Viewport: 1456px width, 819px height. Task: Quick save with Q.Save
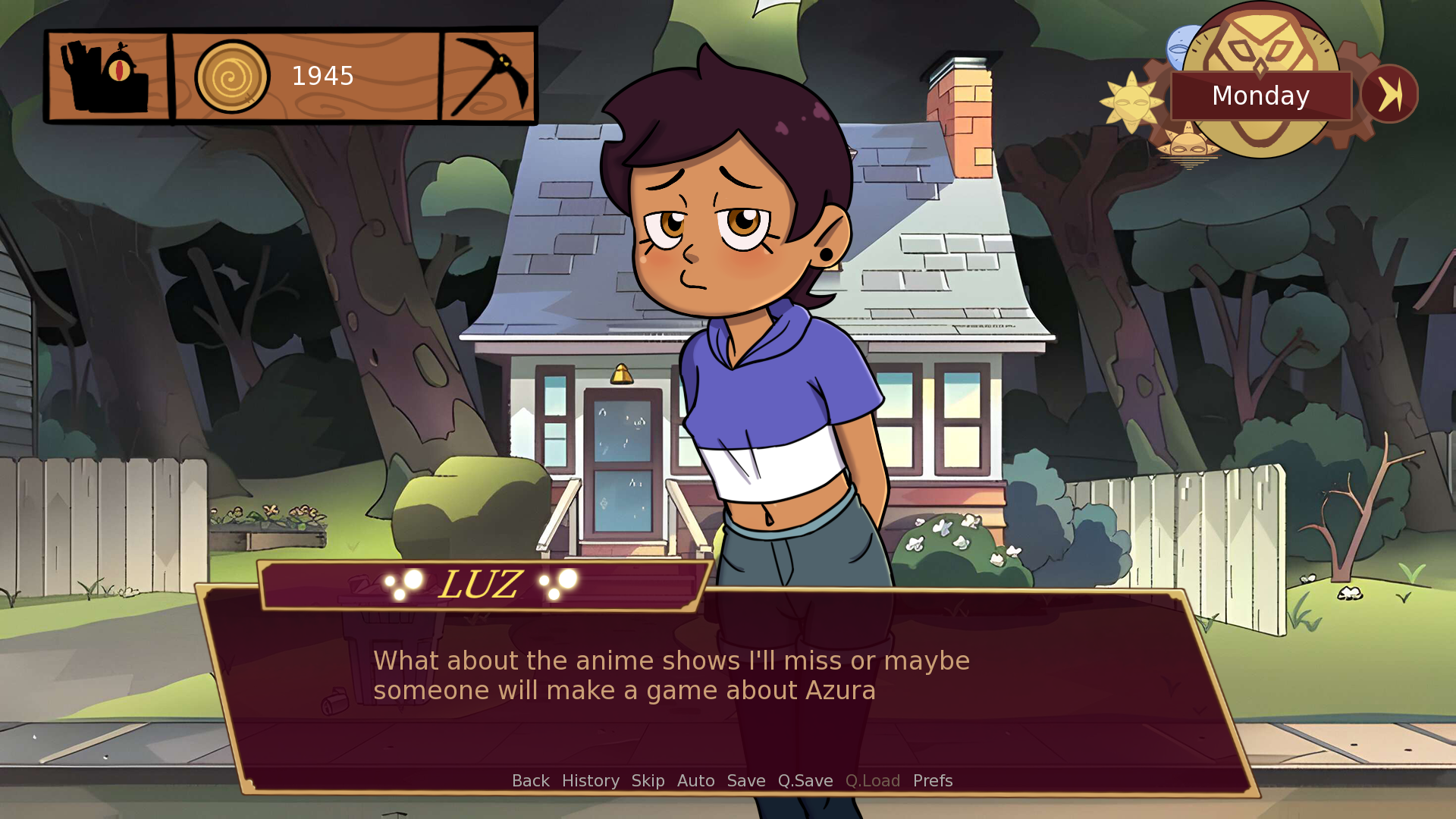[805, 780]
